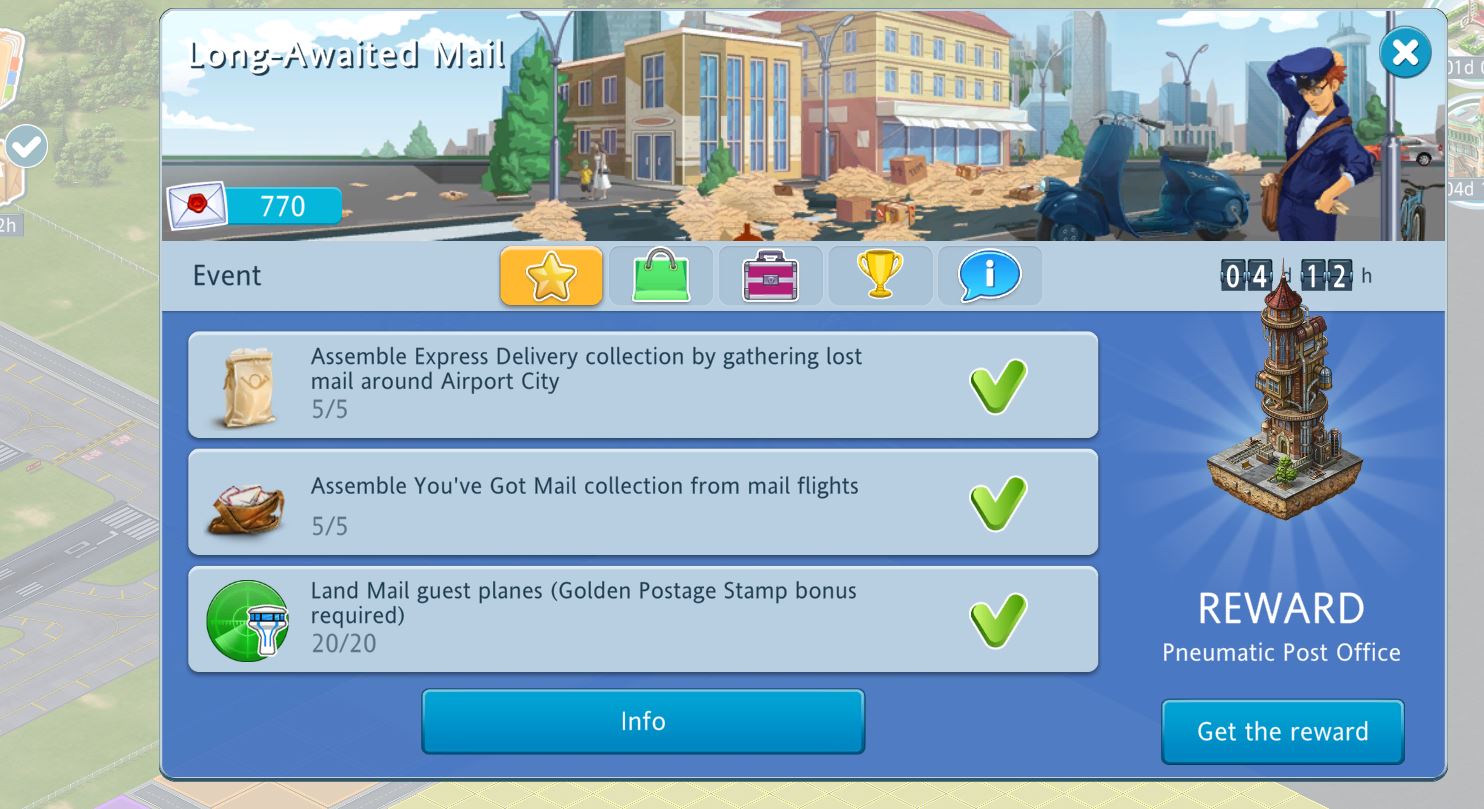Viewport: 1484px width, 809px height.
Task: Claim the Pneumatic Post Office reward
Action: coord(1282,731)
